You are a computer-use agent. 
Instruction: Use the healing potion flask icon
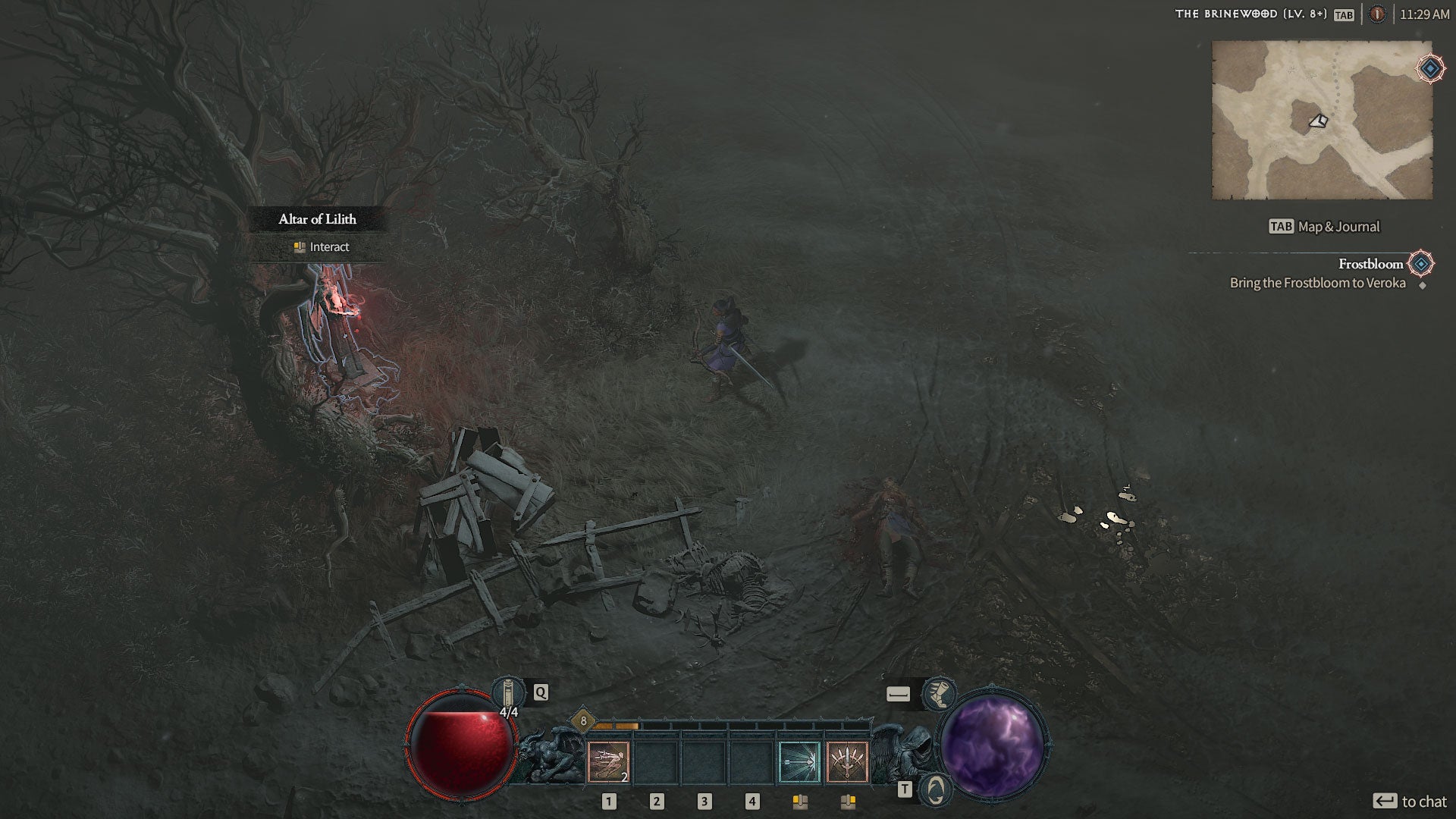click(507, 693)
